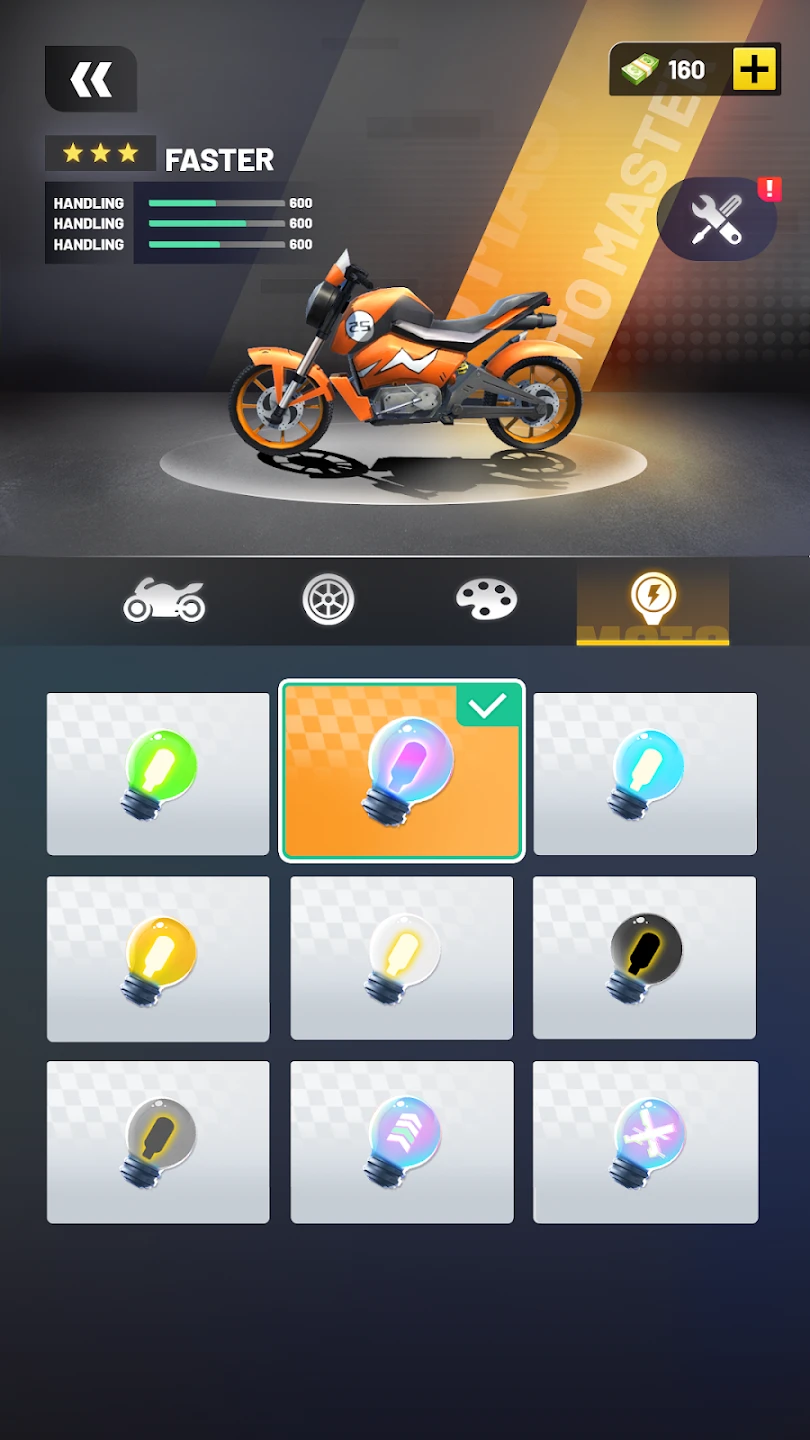Pick the black bulb with gold outline
810x1440 pixels.
(x=645, y=958)
